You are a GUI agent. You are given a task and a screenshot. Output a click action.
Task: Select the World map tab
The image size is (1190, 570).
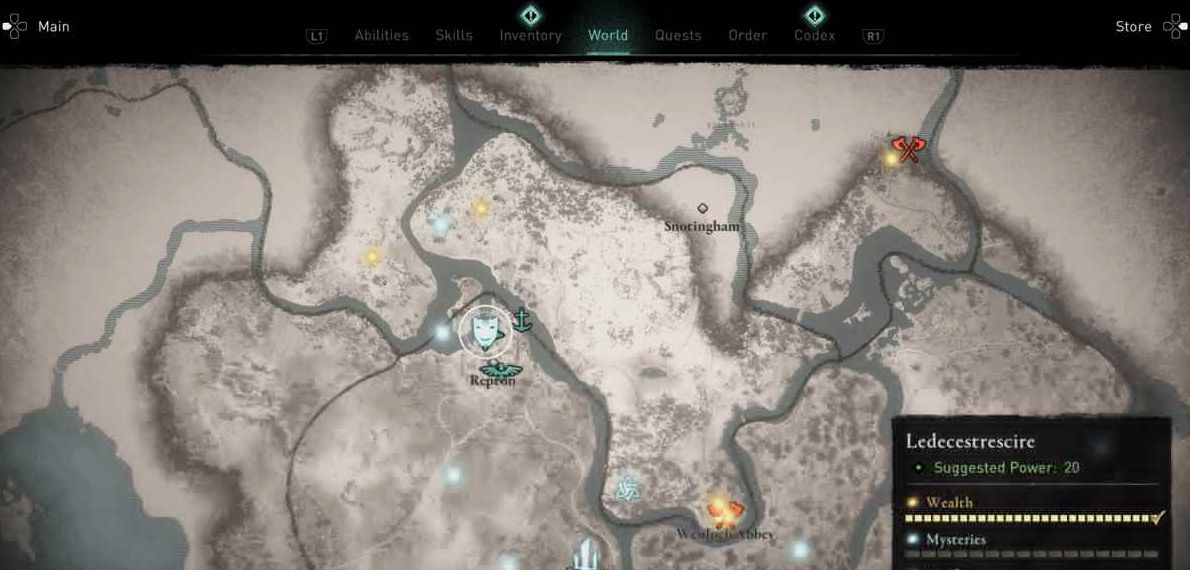(608, 35)
